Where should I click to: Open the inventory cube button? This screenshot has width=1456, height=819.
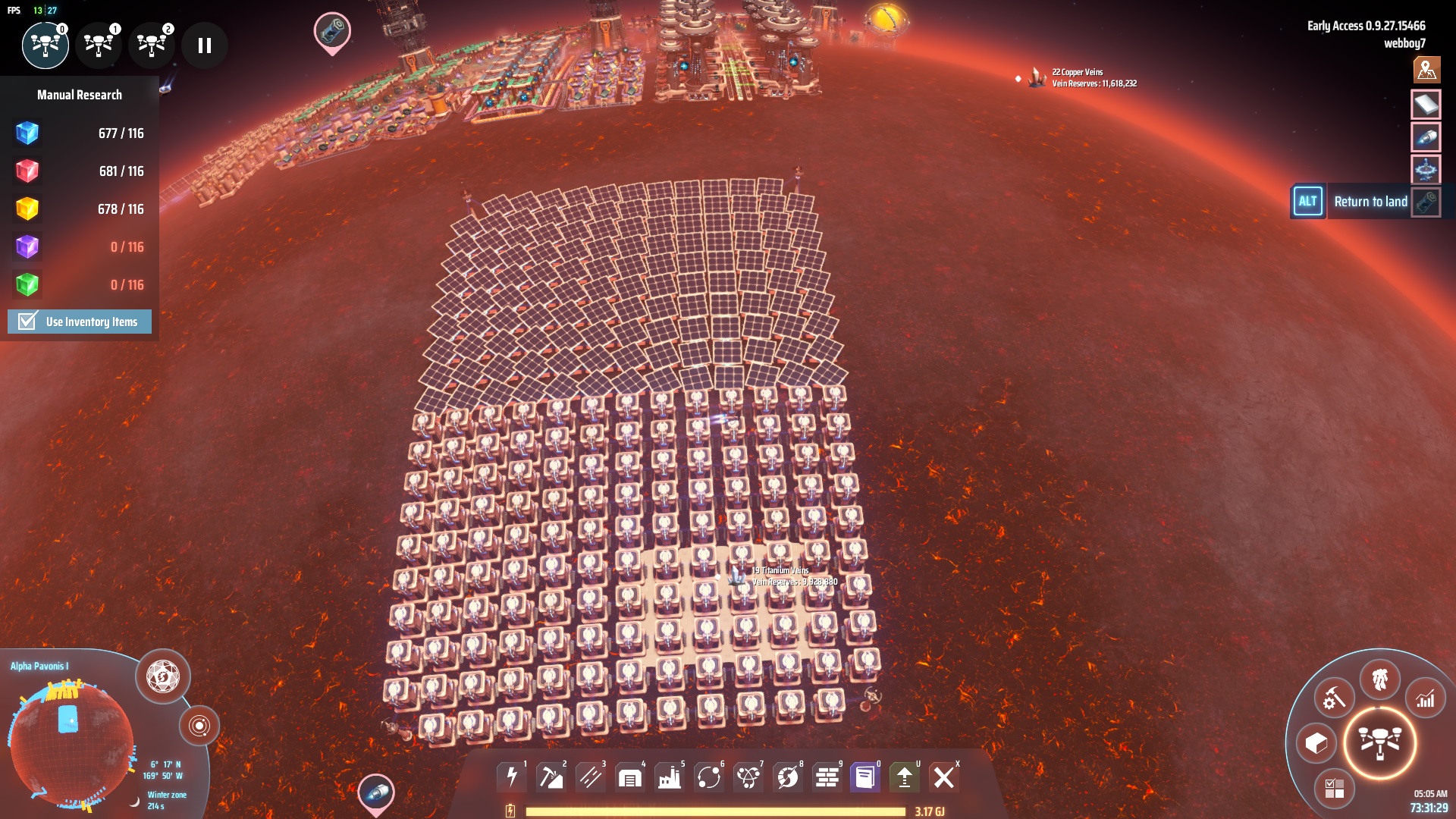(x=1316, y=743)
